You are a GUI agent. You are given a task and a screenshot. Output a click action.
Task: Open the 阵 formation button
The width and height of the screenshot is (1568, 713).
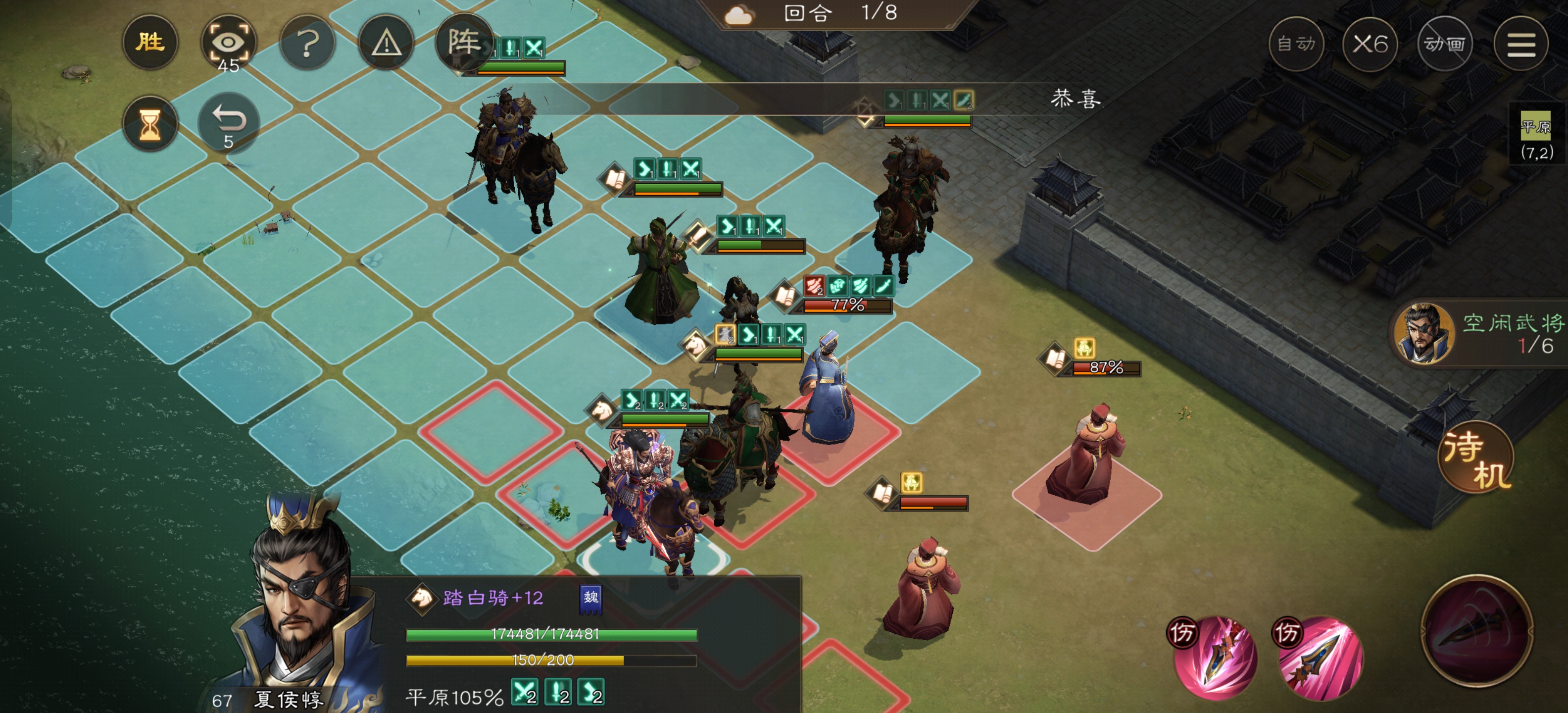pos(464,43)
